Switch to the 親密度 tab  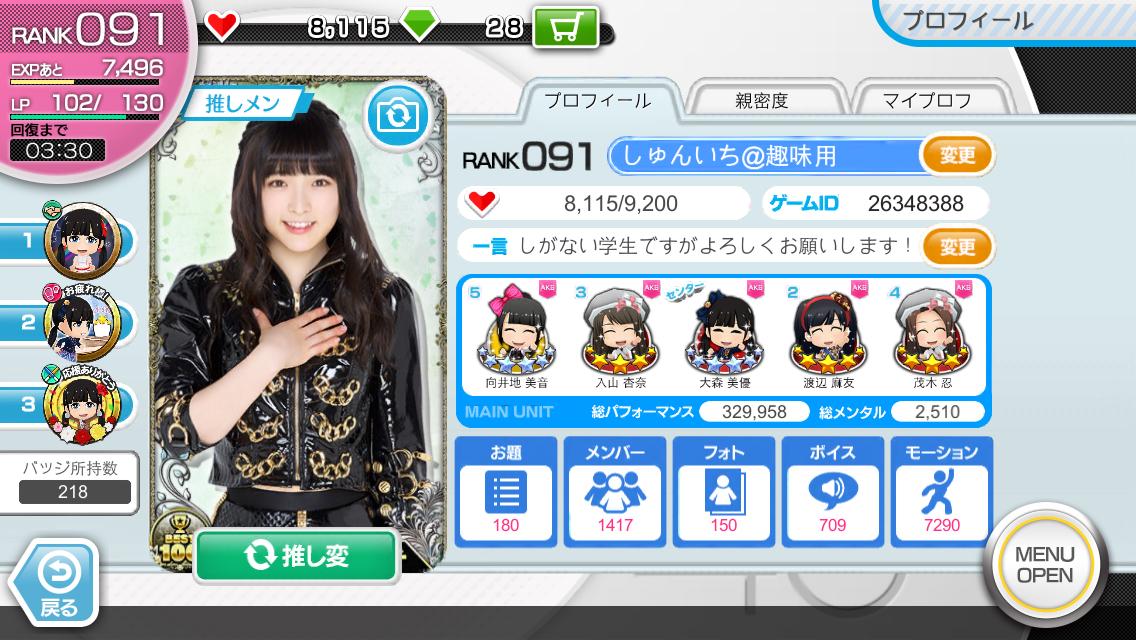click(762, 101)
